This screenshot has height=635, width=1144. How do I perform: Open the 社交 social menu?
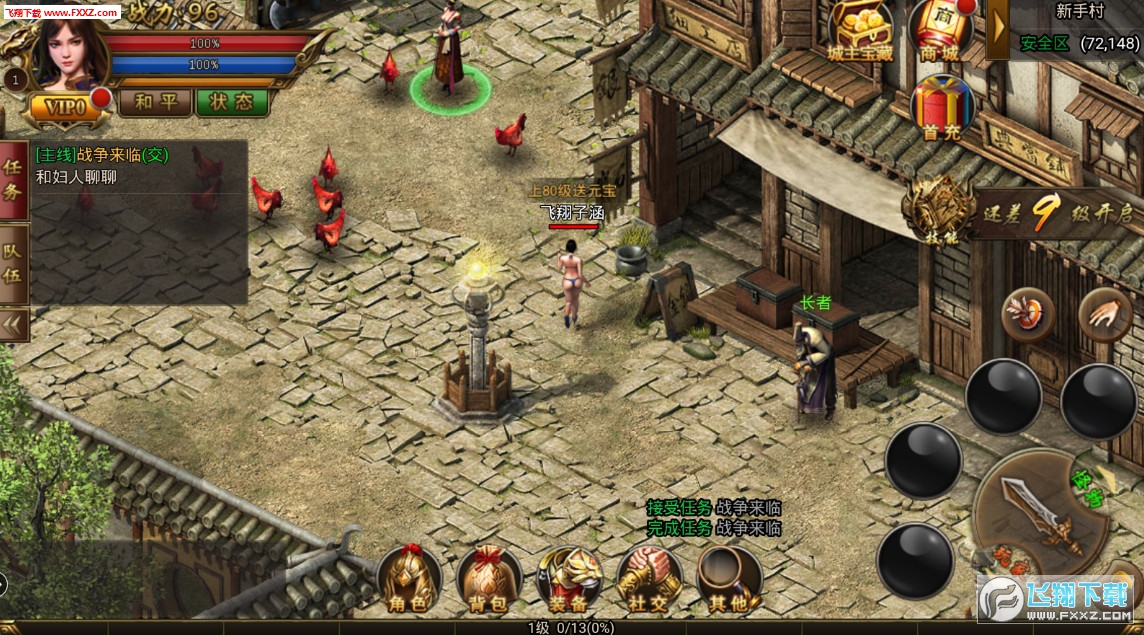(648, 580)
